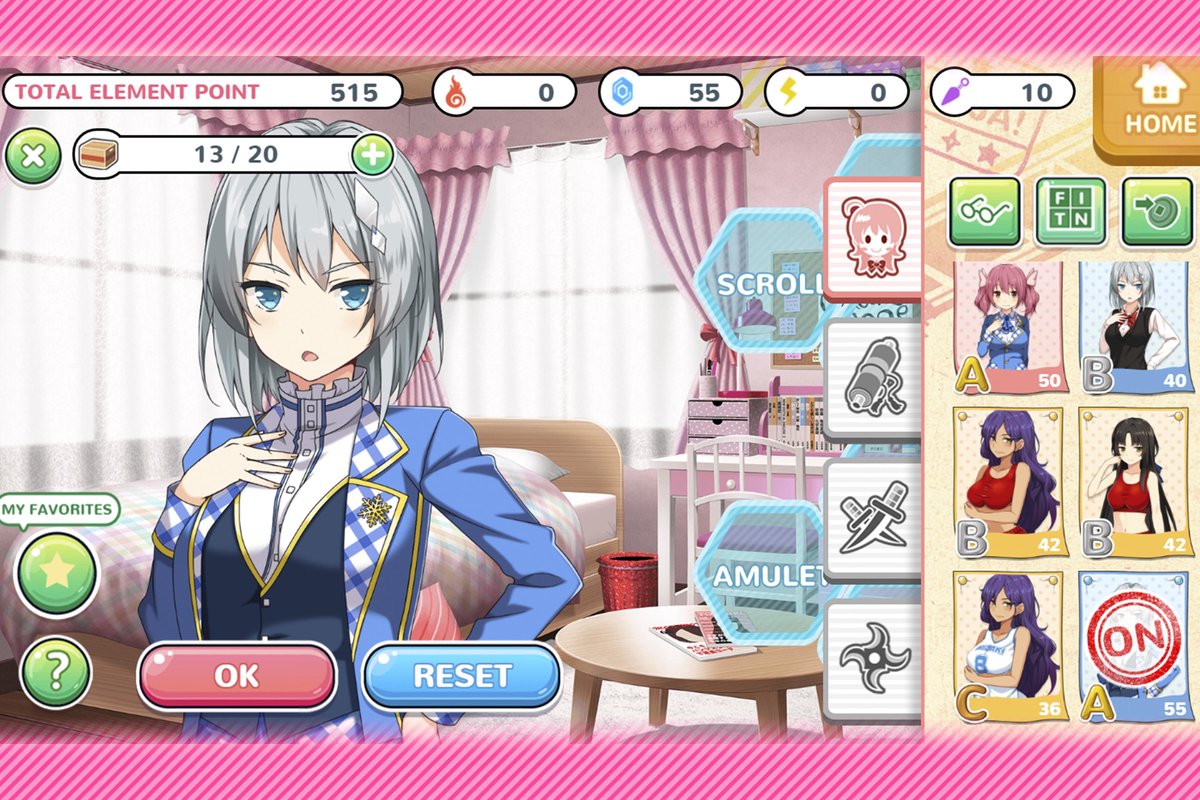This screenshot has width=1200, height=800.
Task: Select the pink-haired A-rank card 50
Action: pos(1010,328)
